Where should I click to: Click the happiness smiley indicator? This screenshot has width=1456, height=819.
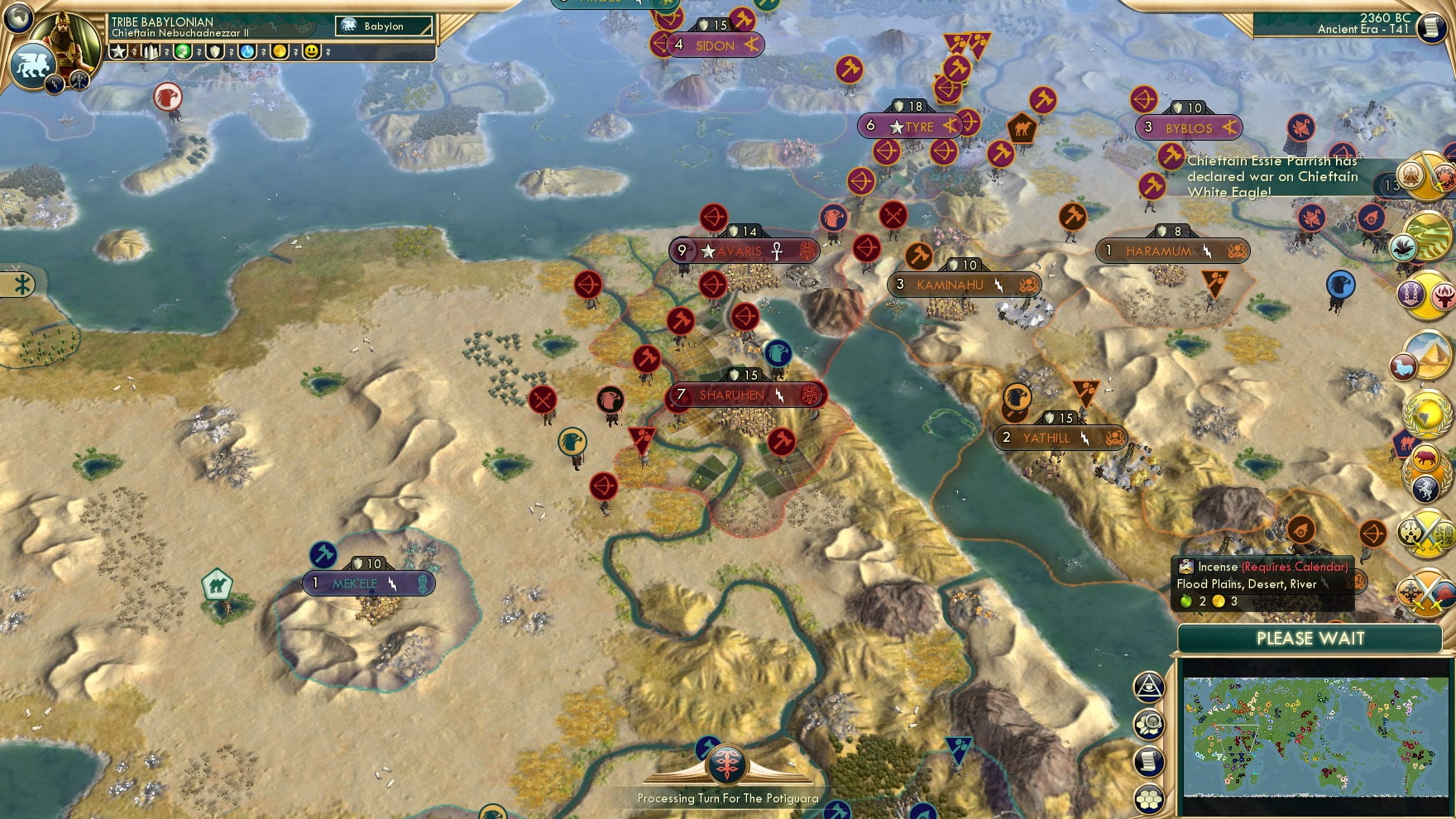tap(312, 50)
